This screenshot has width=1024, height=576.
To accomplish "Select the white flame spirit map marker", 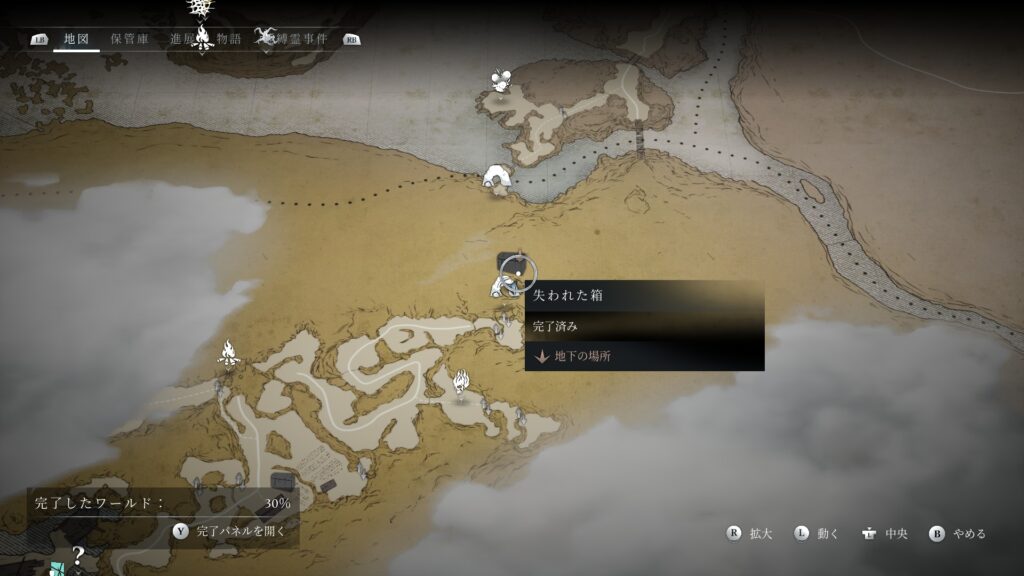I will [x=461, y=382].
